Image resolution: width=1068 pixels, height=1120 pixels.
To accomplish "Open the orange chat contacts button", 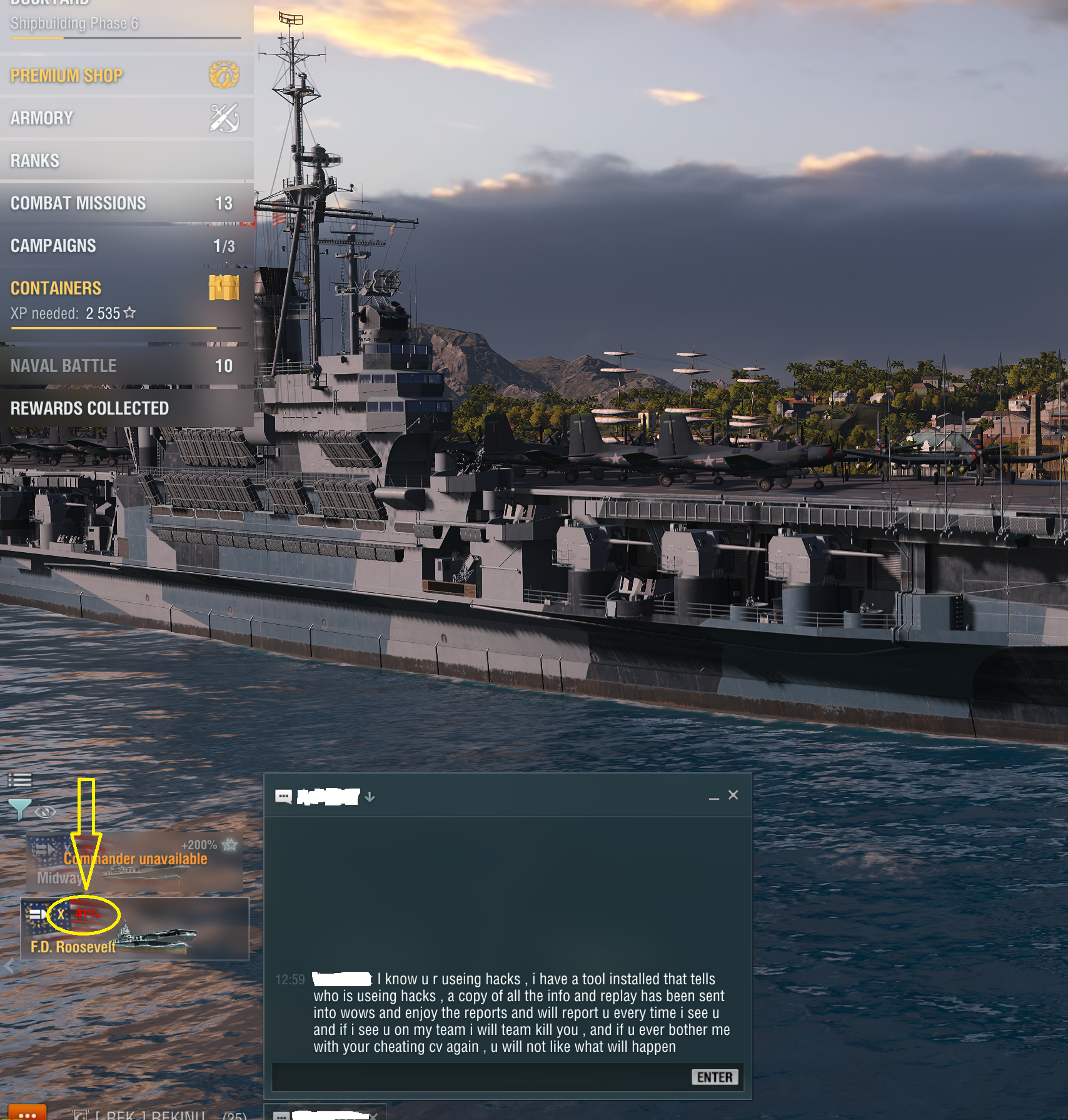I will 28,1113.
